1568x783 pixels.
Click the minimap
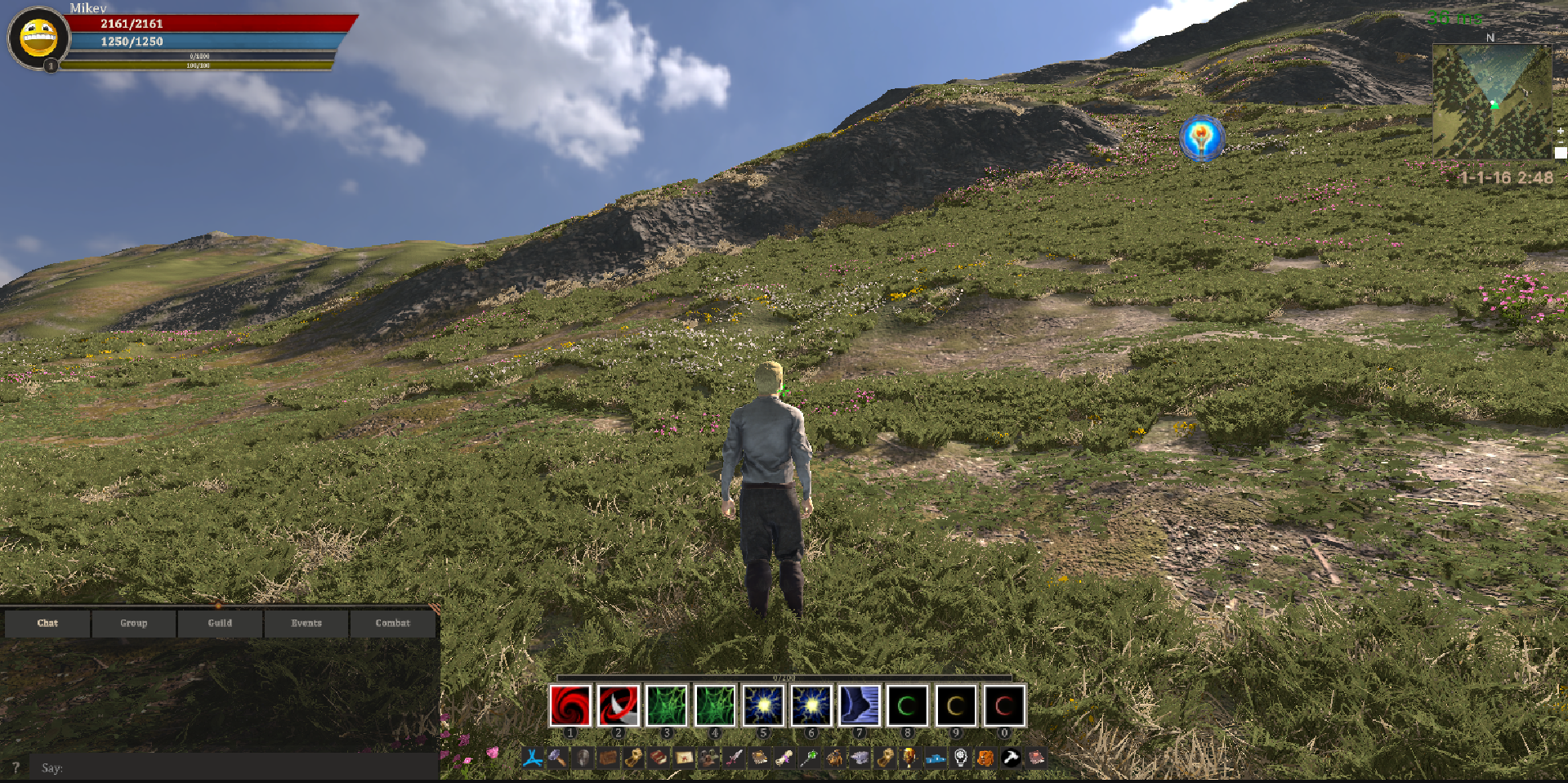pos(1491,101)
